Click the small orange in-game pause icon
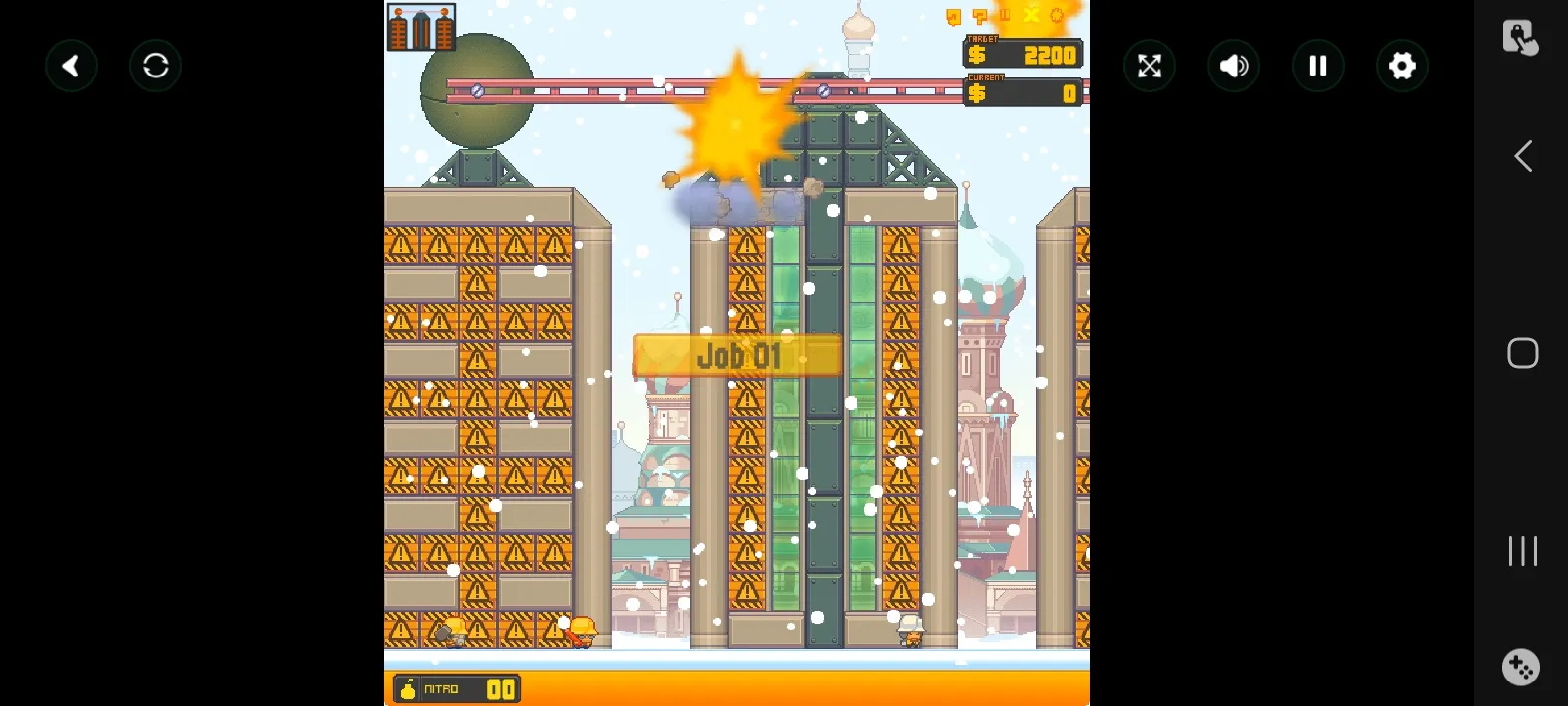Image resolution: width=1568 pixels, height=706 pixels. click(1004, 15)
